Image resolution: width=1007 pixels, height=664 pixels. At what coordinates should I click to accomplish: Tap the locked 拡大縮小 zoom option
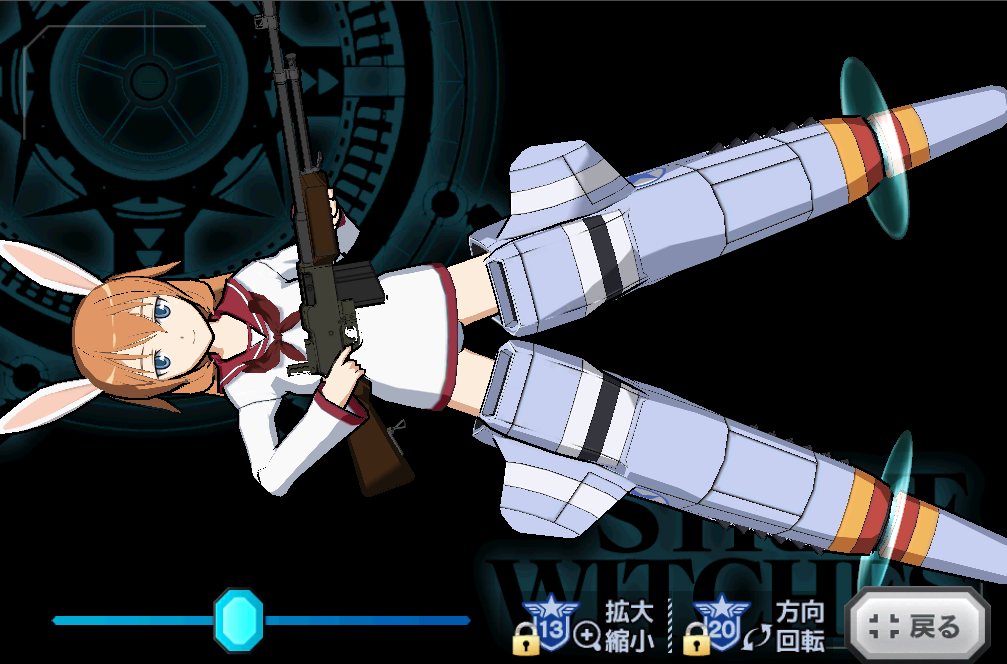(583, 625)
